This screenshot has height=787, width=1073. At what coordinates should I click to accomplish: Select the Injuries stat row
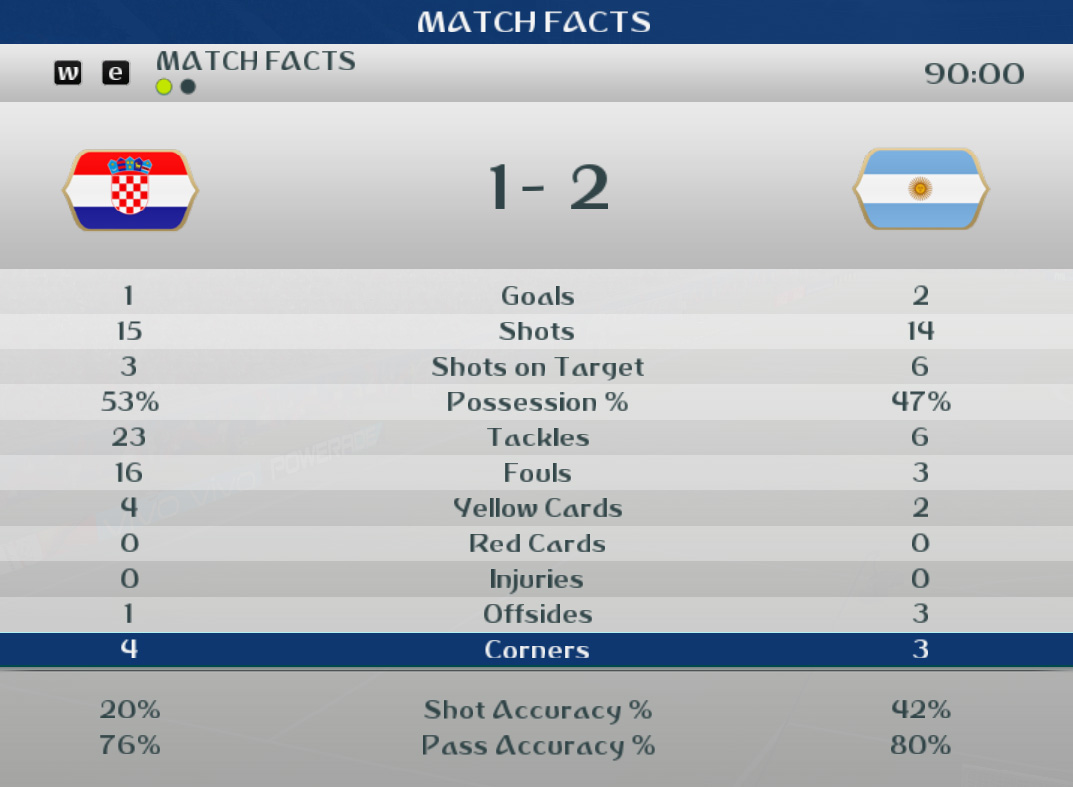[x=537, y=579]
